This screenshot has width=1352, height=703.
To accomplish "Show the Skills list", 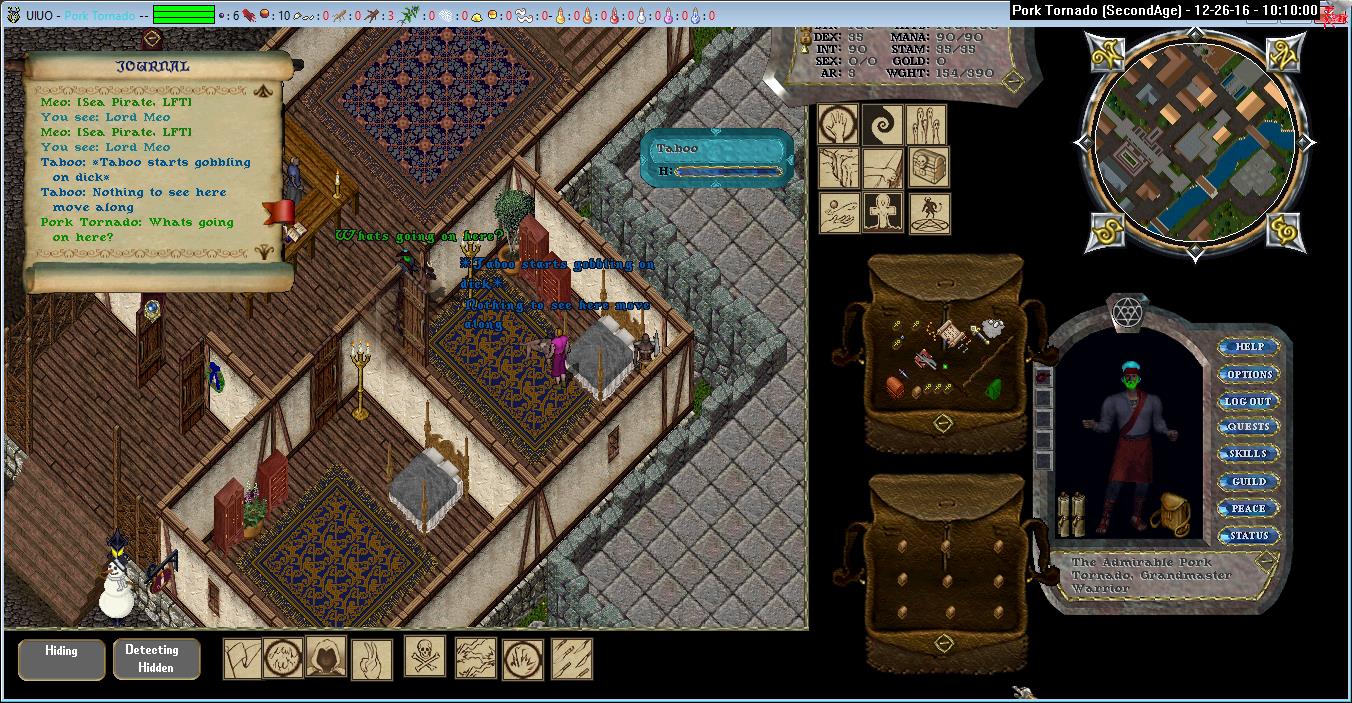I will tap(1249, 454).
